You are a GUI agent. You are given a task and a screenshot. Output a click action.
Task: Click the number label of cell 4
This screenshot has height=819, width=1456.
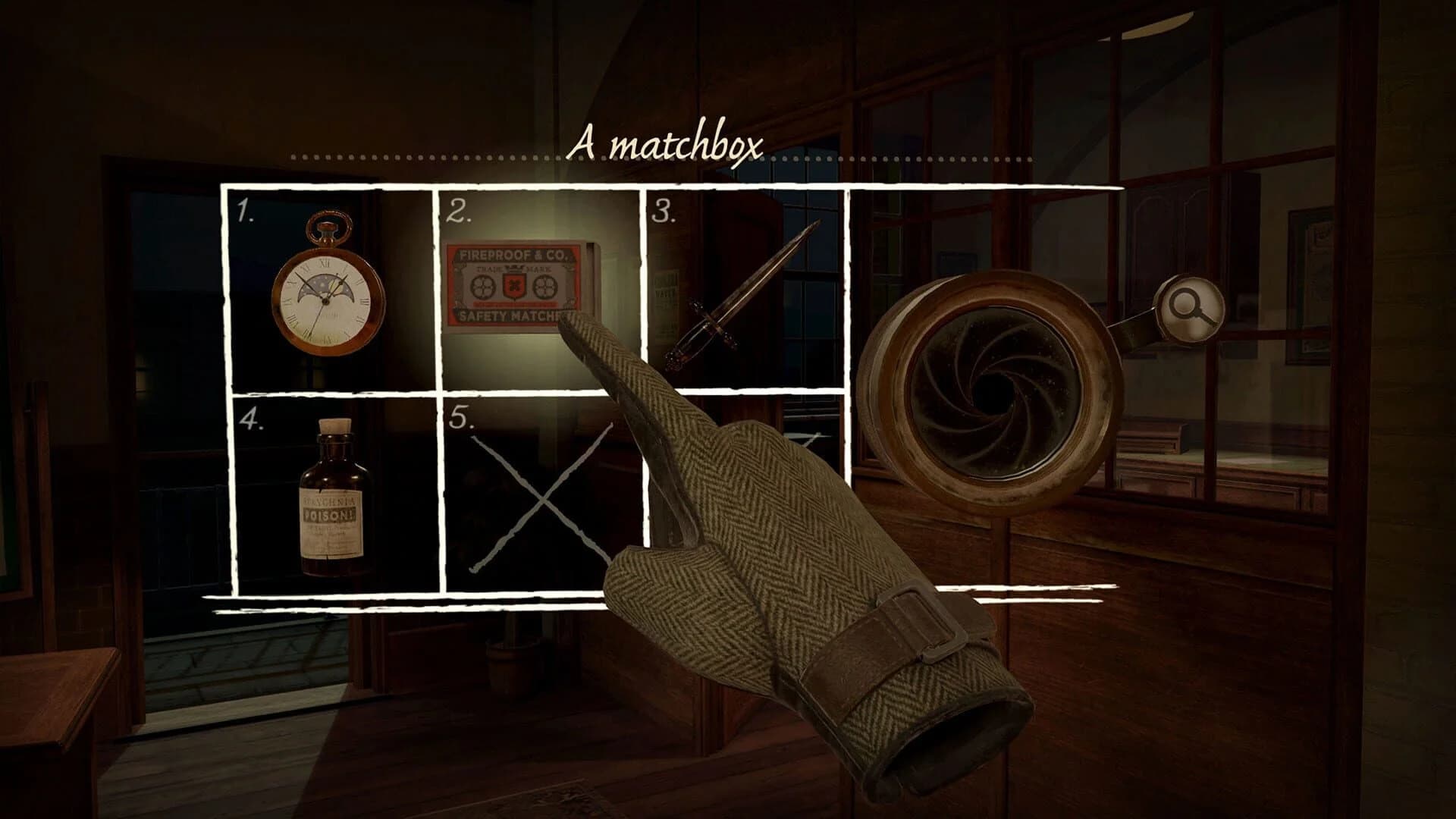(x=250, y=419)
